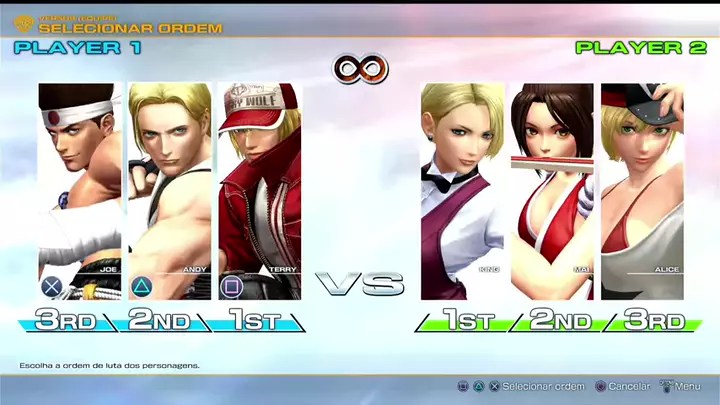Select King's character portrait

461,190
